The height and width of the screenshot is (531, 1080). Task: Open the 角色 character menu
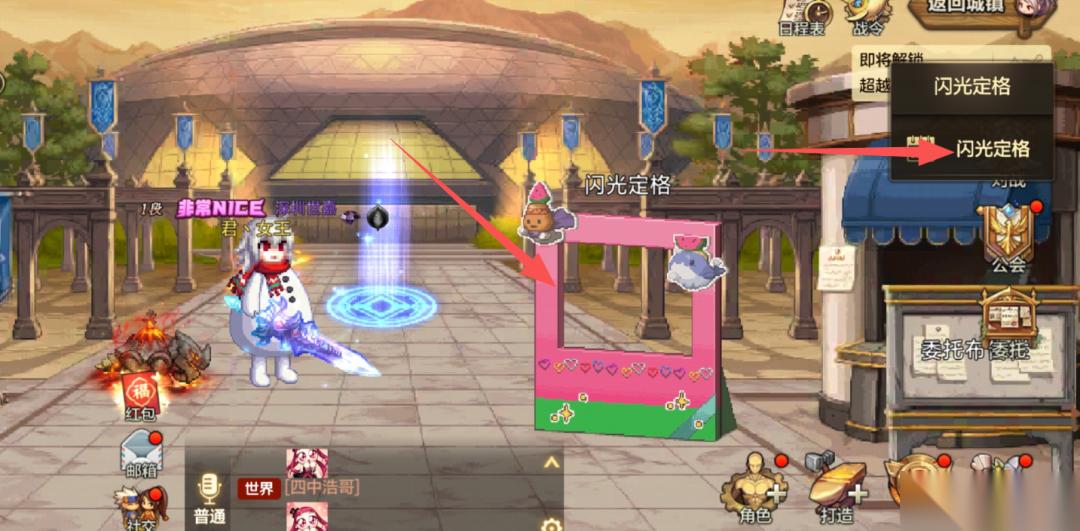tap(754, 490)
